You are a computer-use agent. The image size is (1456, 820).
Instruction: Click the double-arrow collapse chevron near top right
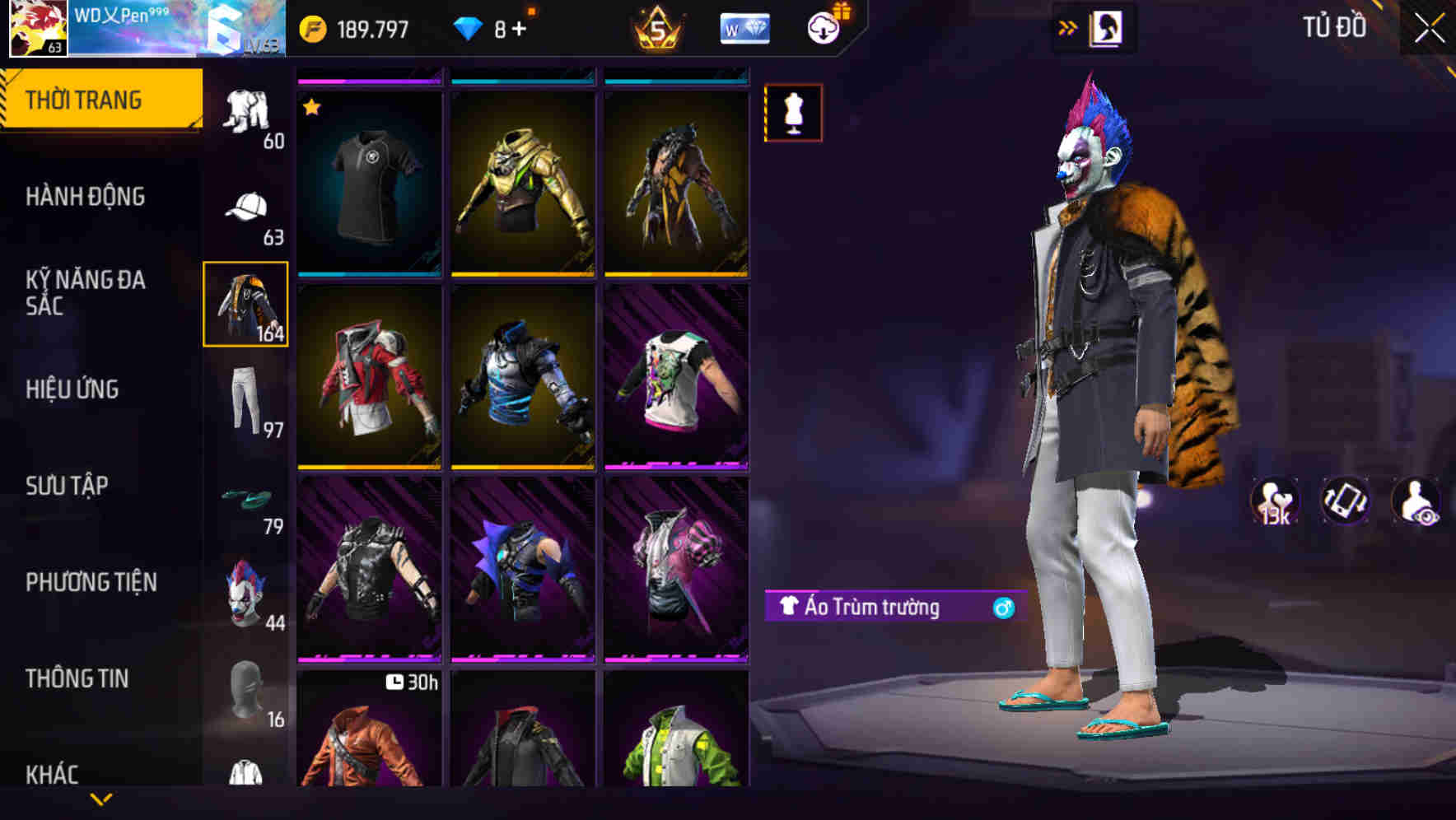click(1067, 26)
